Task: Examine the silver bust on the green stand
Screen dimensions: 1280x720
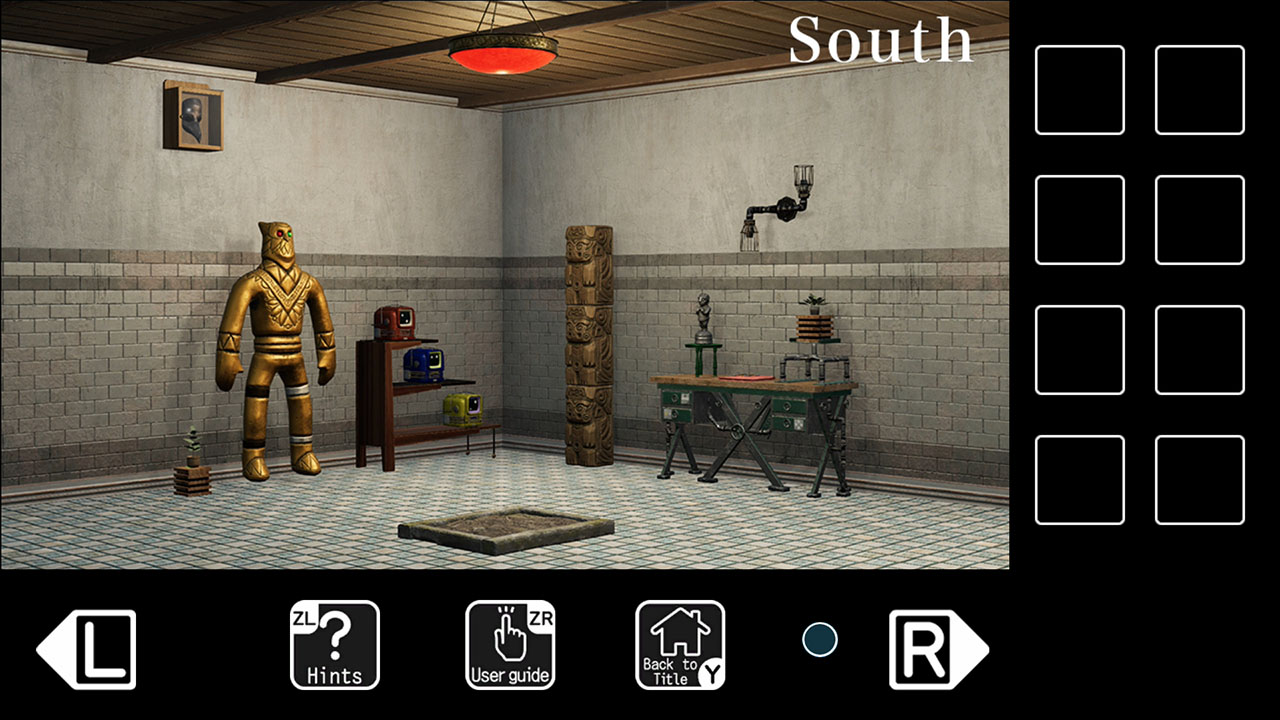Action: [x=705, y=310]
